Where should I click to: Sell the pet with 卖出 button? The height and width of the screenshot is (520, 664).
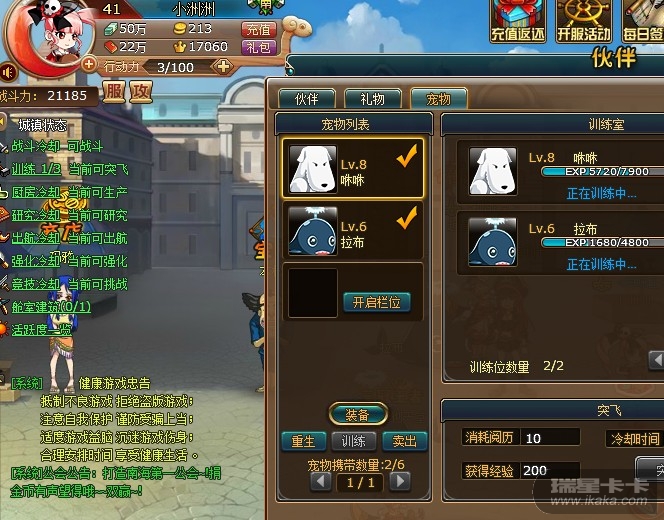pos(405,441)
